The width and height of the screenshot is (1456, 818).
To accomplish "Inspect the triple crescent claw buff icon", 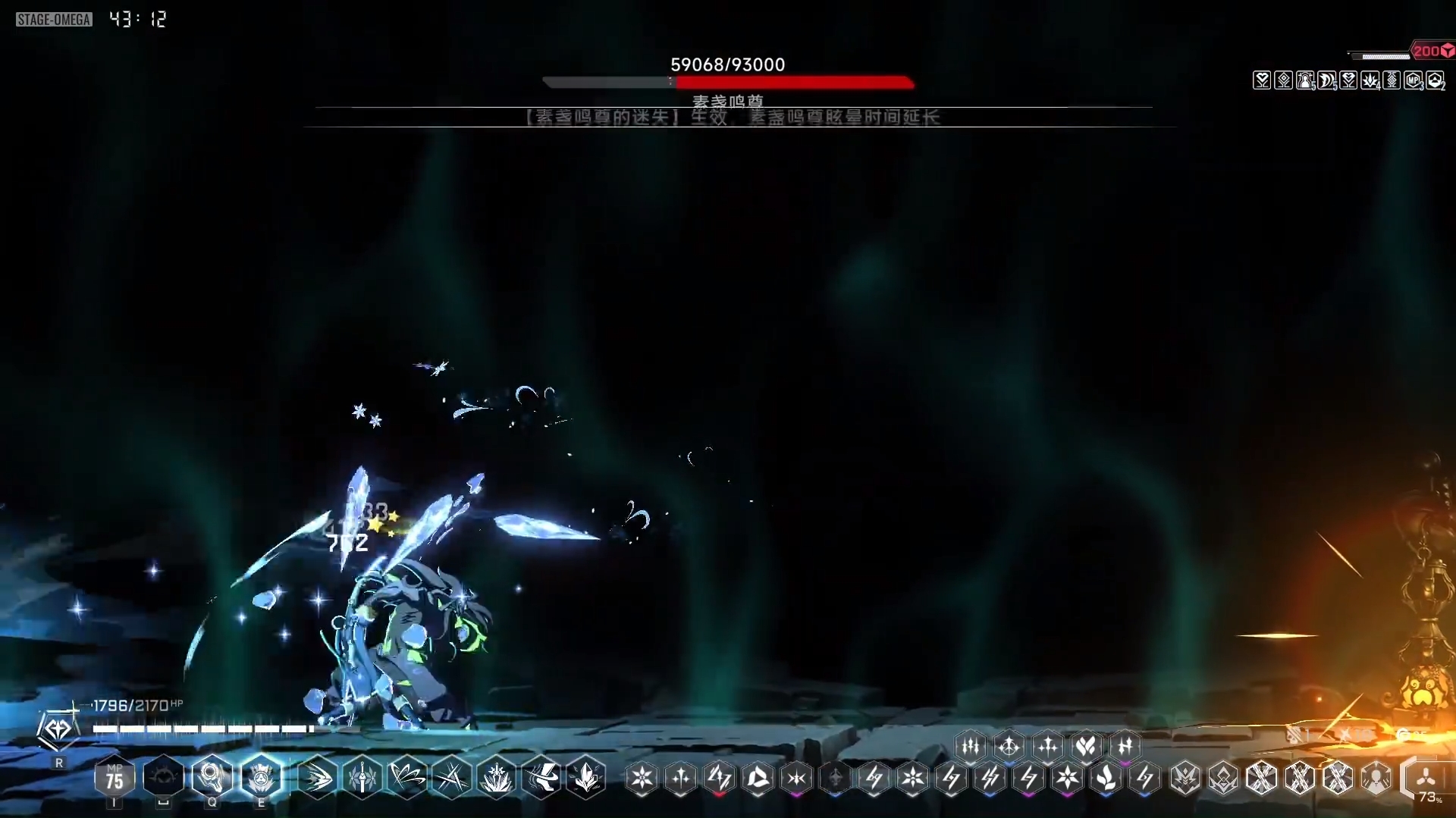I will [x=1326, y=80].
